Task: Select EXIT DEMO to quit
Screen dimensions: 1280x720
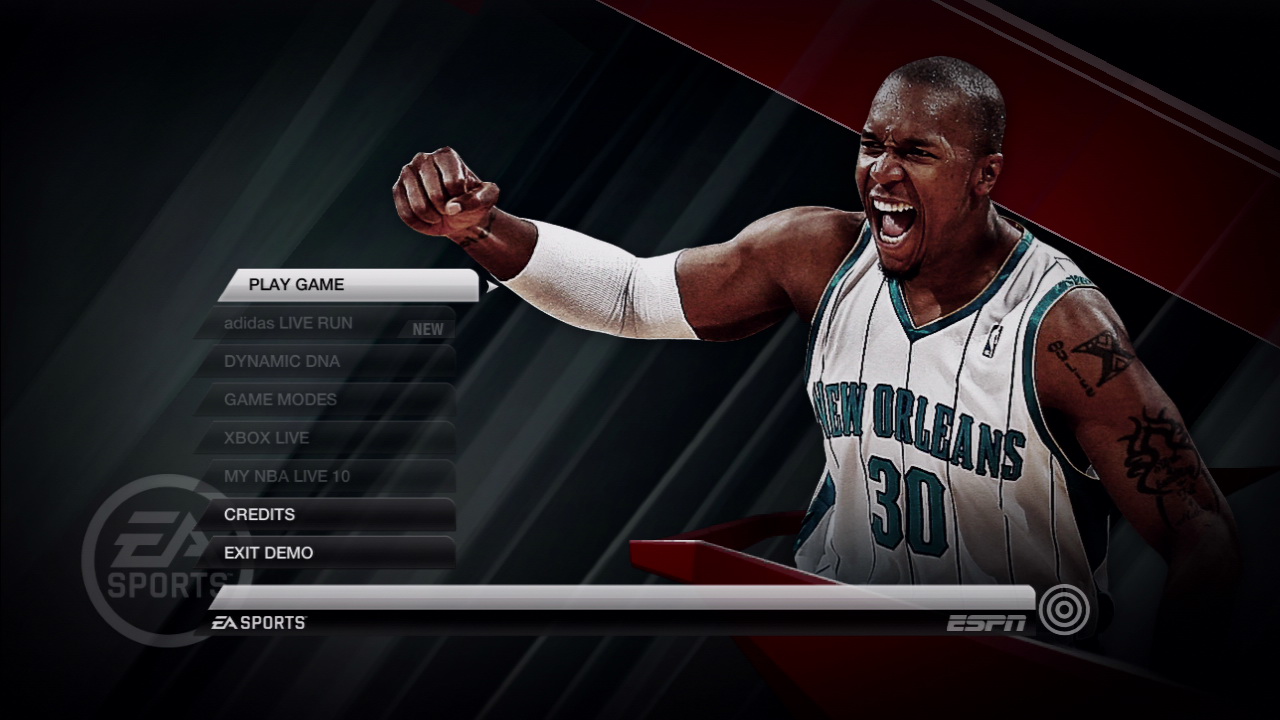Action: pyautogui.click(x=270, y=551)
